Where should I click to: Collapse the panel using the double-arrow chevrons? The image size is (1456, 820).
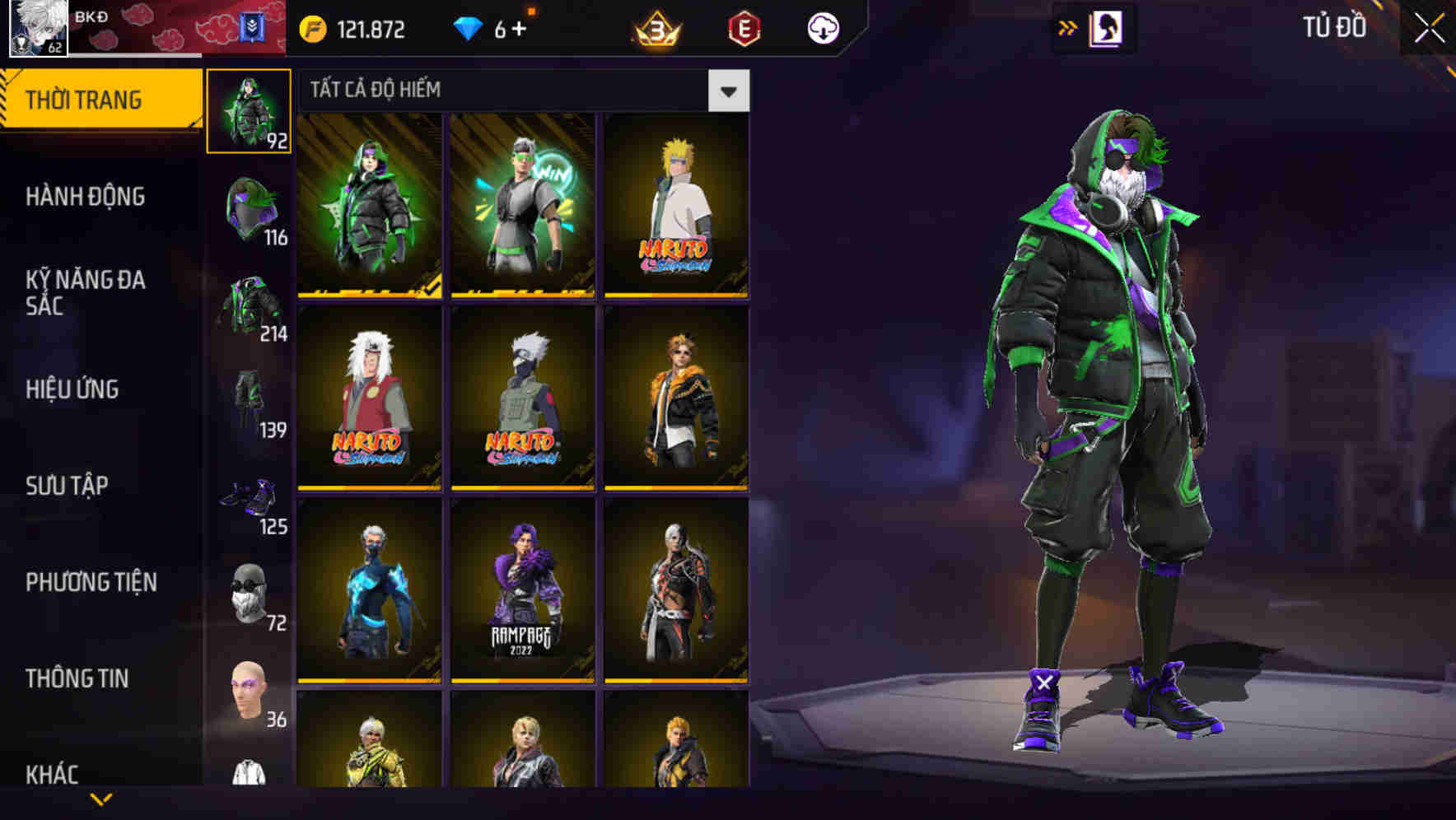point(1068,27)
